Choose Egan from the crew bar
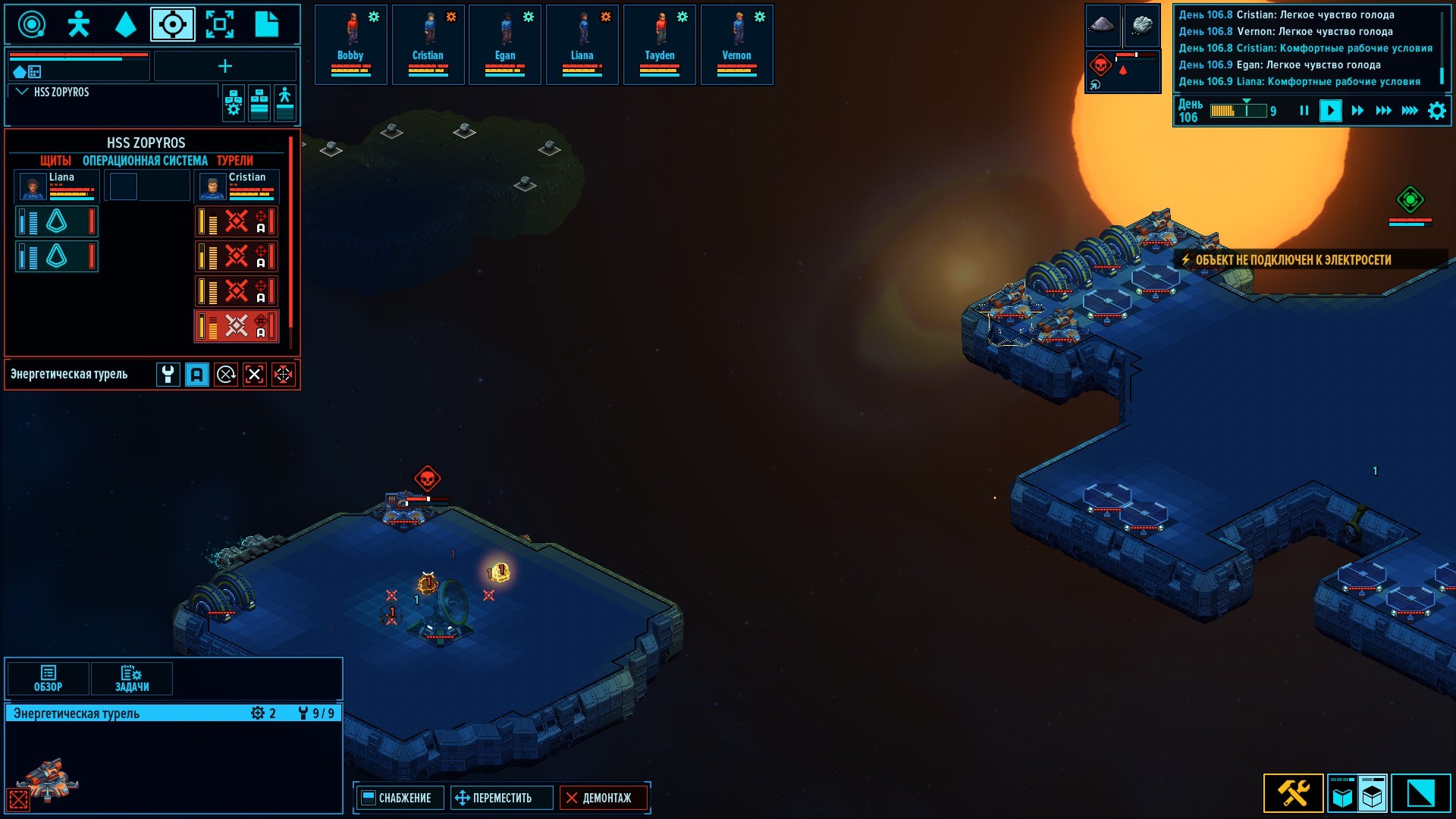Viewport: 1456px width, 819px height. 505,43
